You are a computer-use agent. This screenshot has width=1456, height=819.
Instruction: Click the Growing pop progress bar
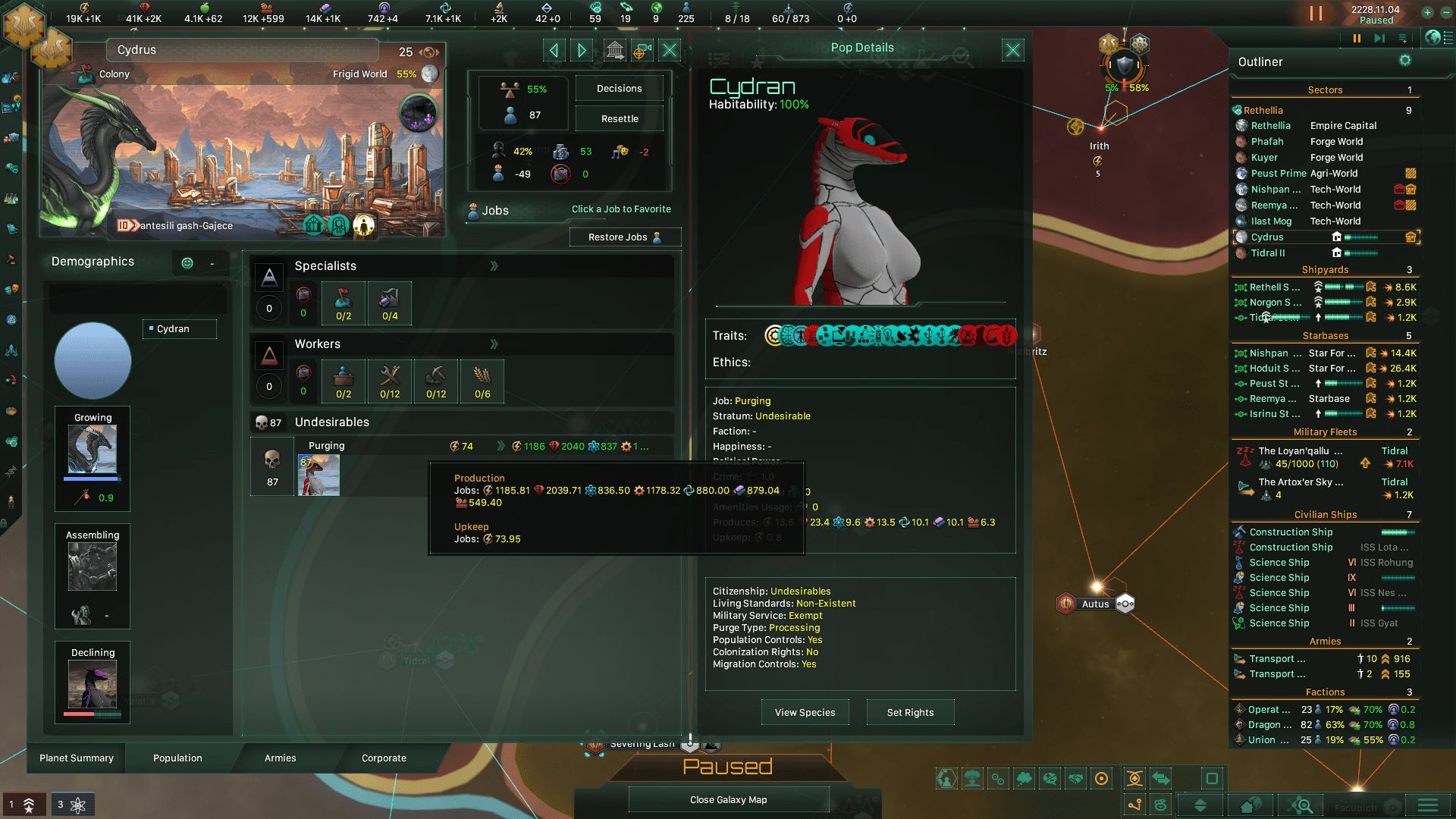[92, 479]
